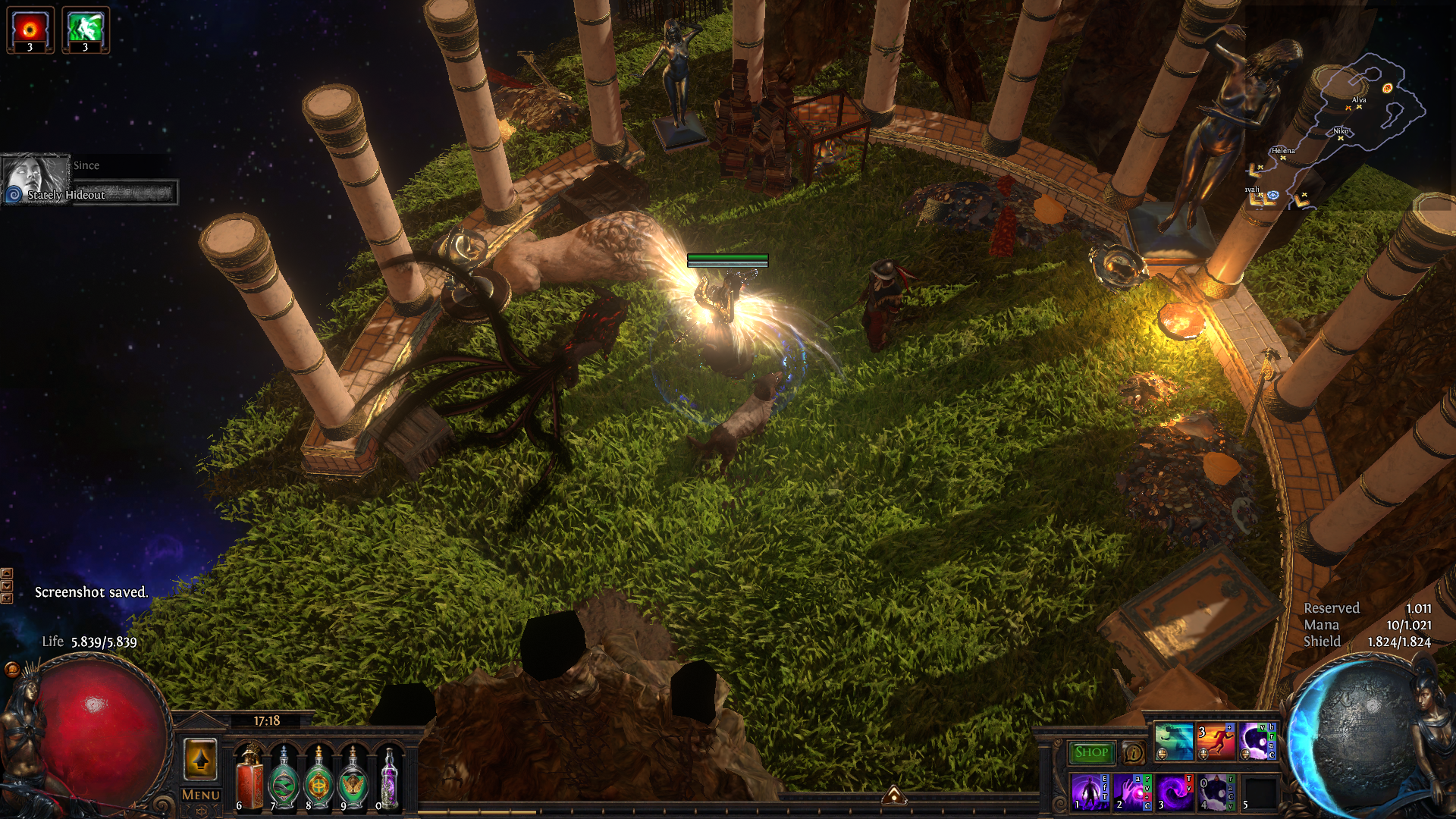The width and height of the screenshot is (1456, 819).
Task: Use the green serpent flask
Action: [284, 779]
